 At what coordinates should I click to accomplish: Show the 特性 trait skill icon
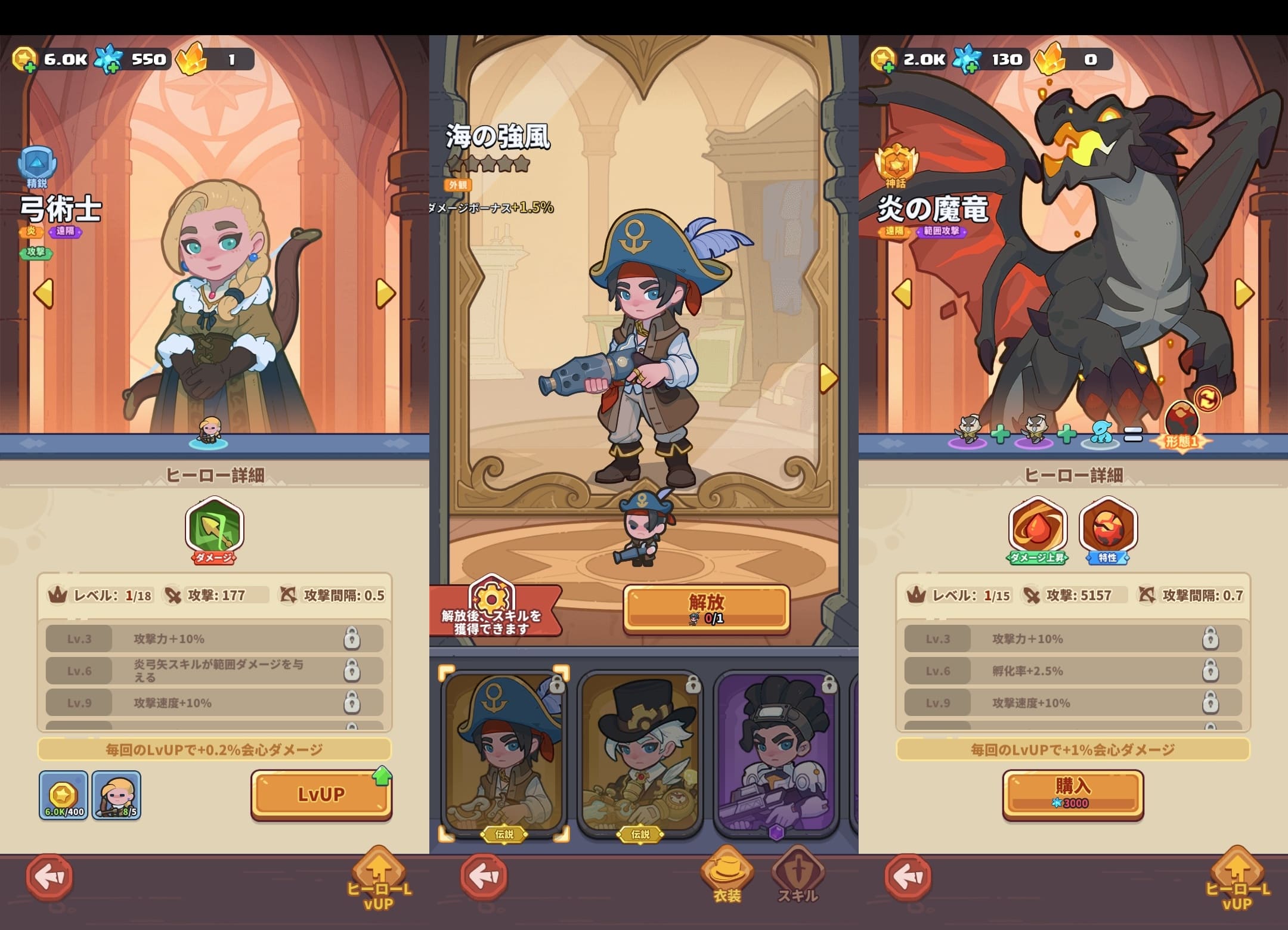[1108, 526]
